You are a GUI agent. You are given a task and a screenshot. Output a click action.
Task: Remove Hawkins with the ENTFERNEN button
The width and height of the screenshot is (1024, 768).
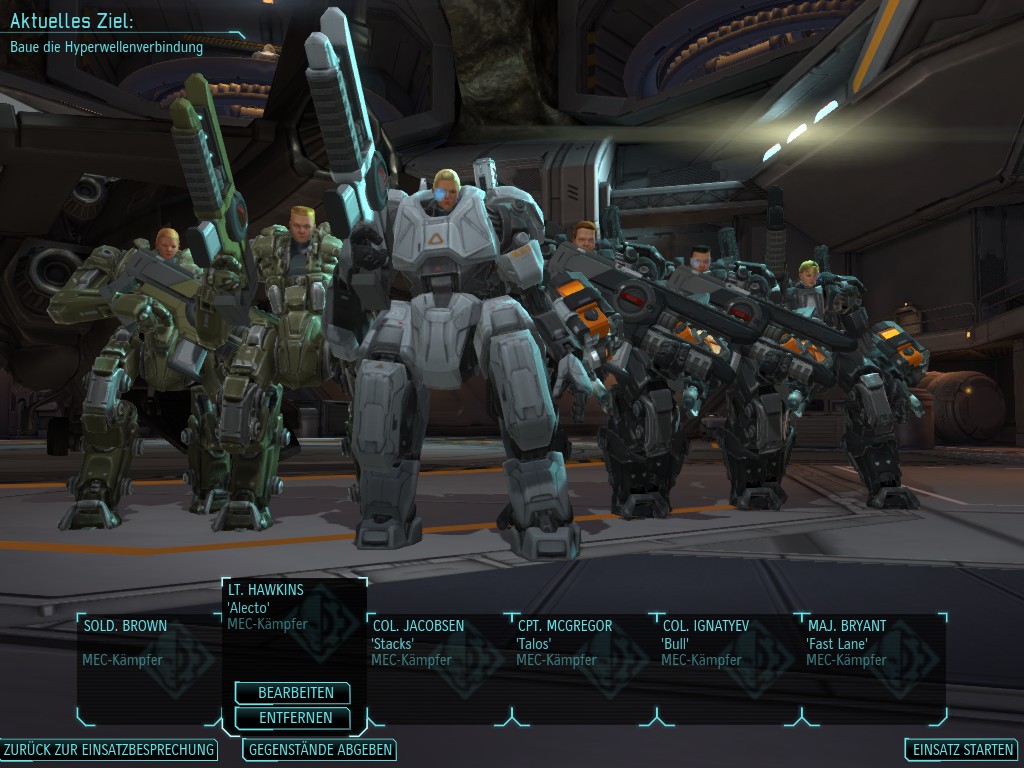click(292, 718)
